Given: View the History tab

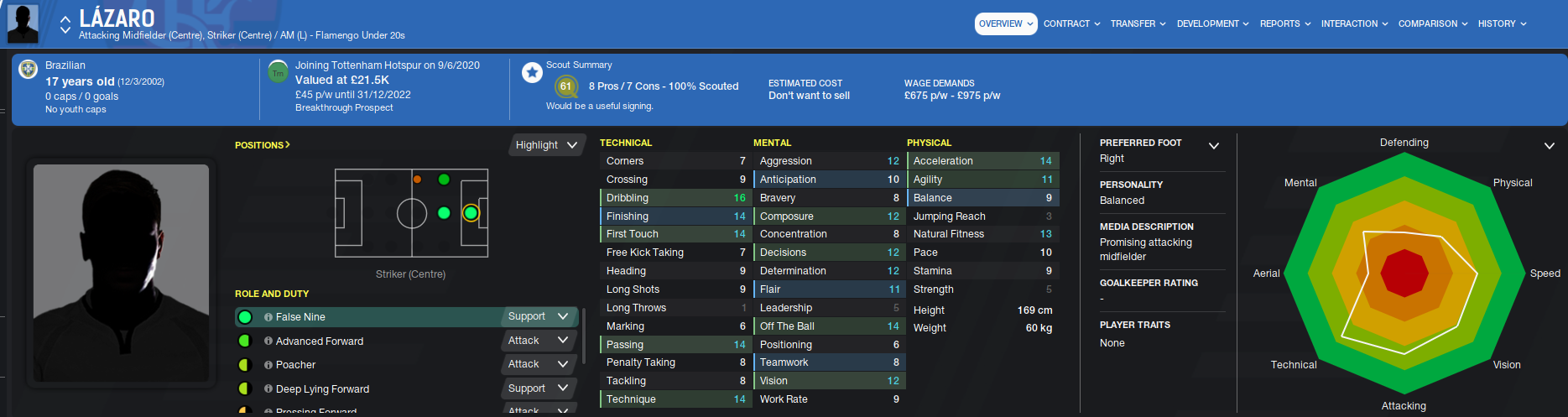Looking at the screenshot, I should click(x=1502, y=24).
